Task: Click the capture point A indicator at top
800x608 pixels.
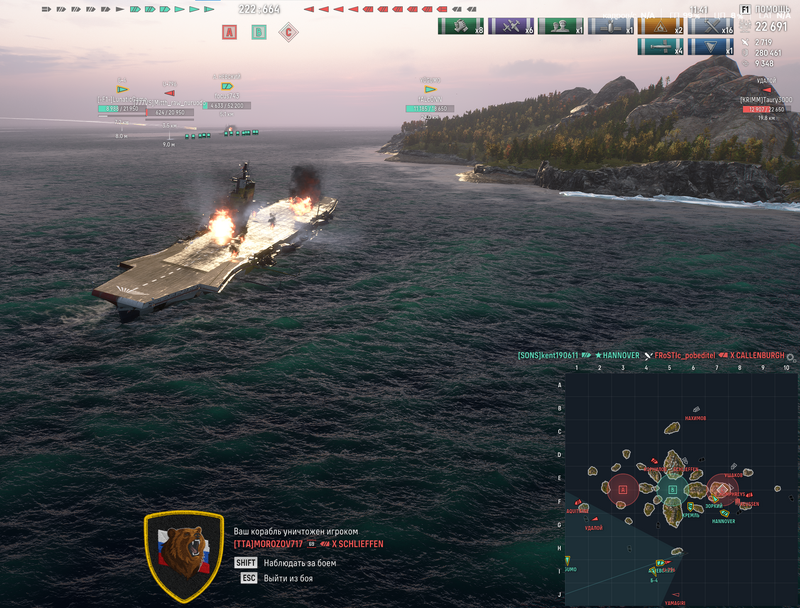Action: [229, 32]
